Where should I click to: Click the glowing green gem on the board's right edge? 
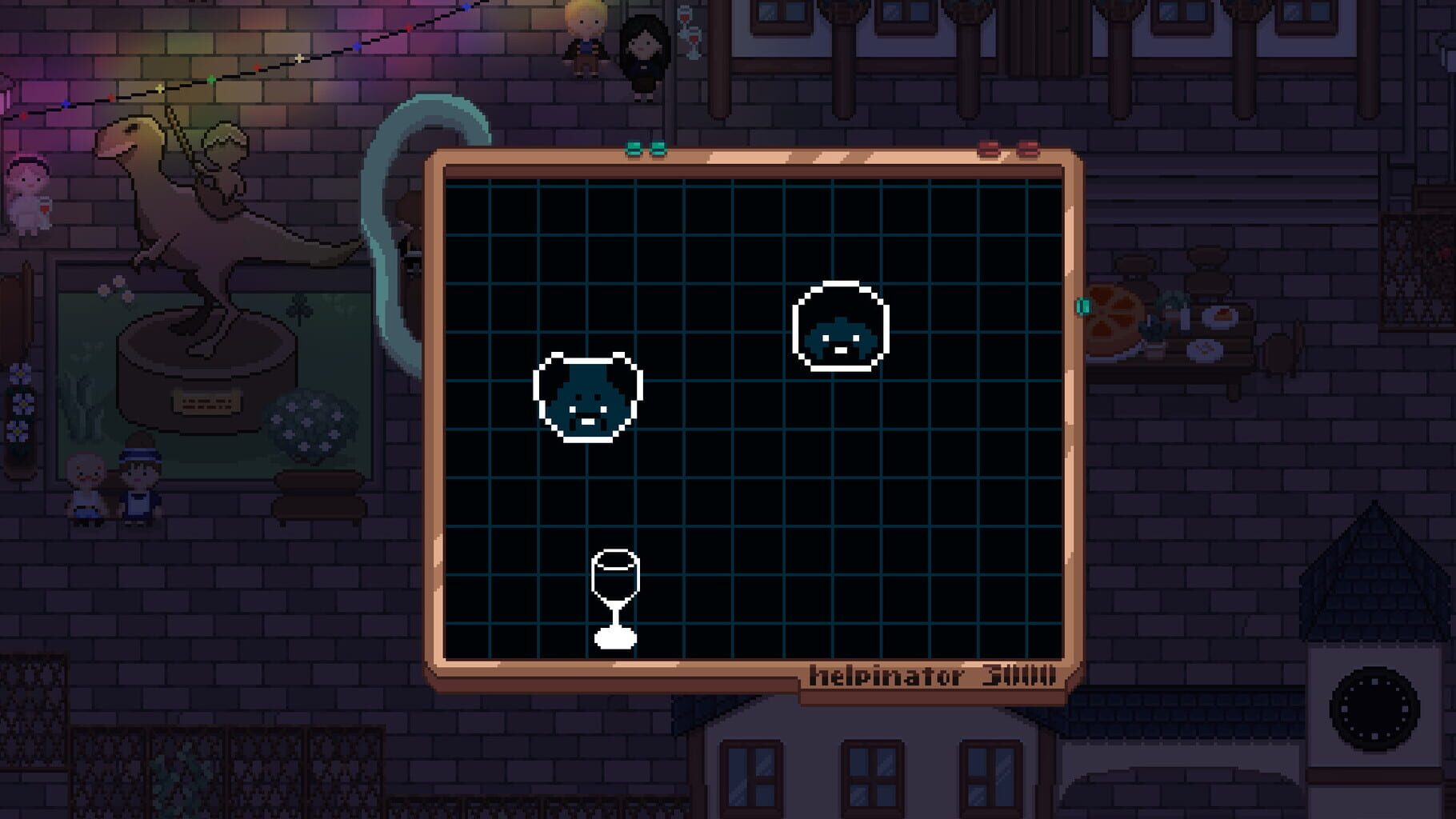tap(1082, 305)
